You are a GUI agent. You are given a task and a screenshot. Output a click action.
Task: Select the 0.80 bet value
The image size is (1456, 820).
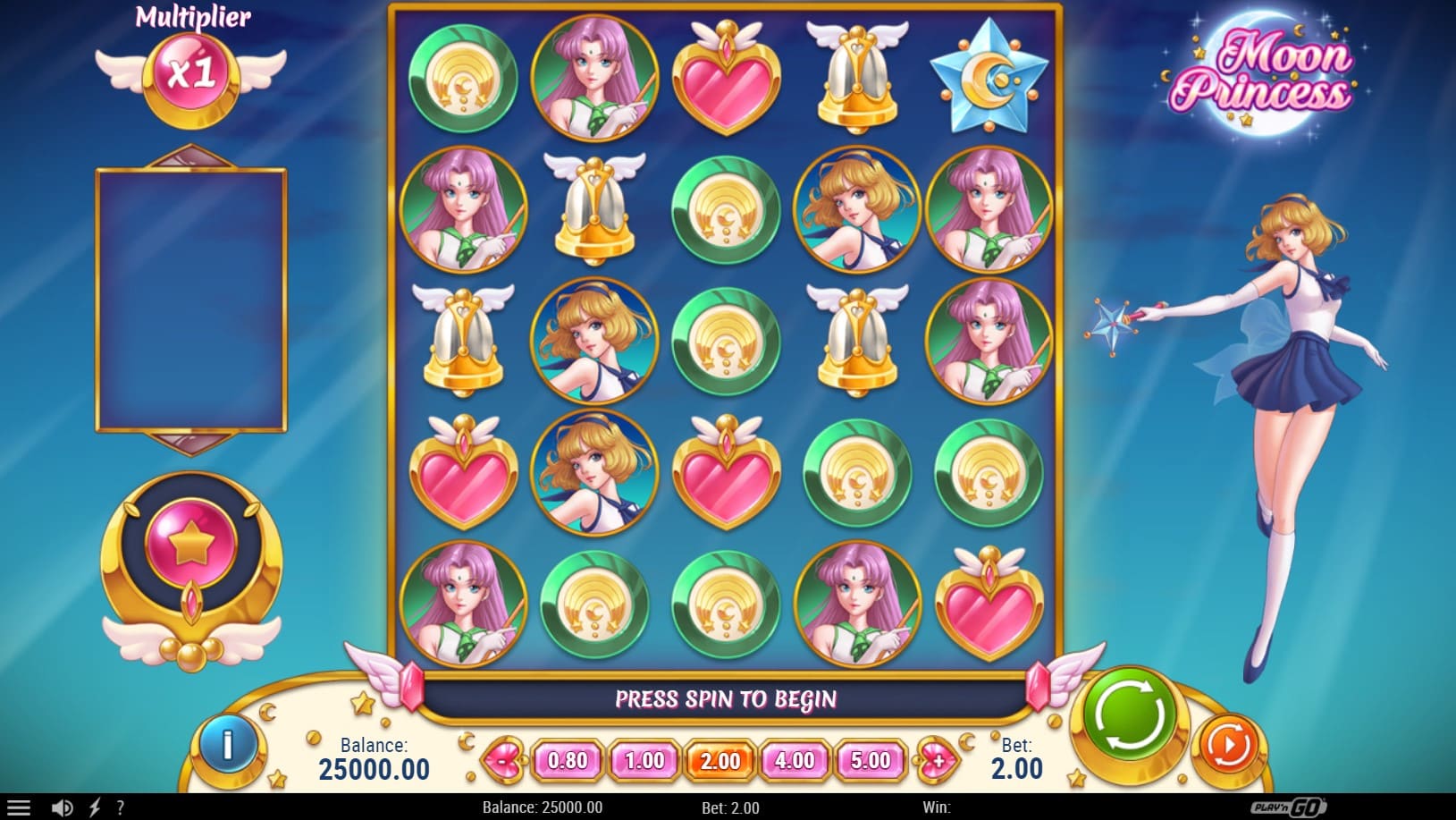tap(567, 762)
